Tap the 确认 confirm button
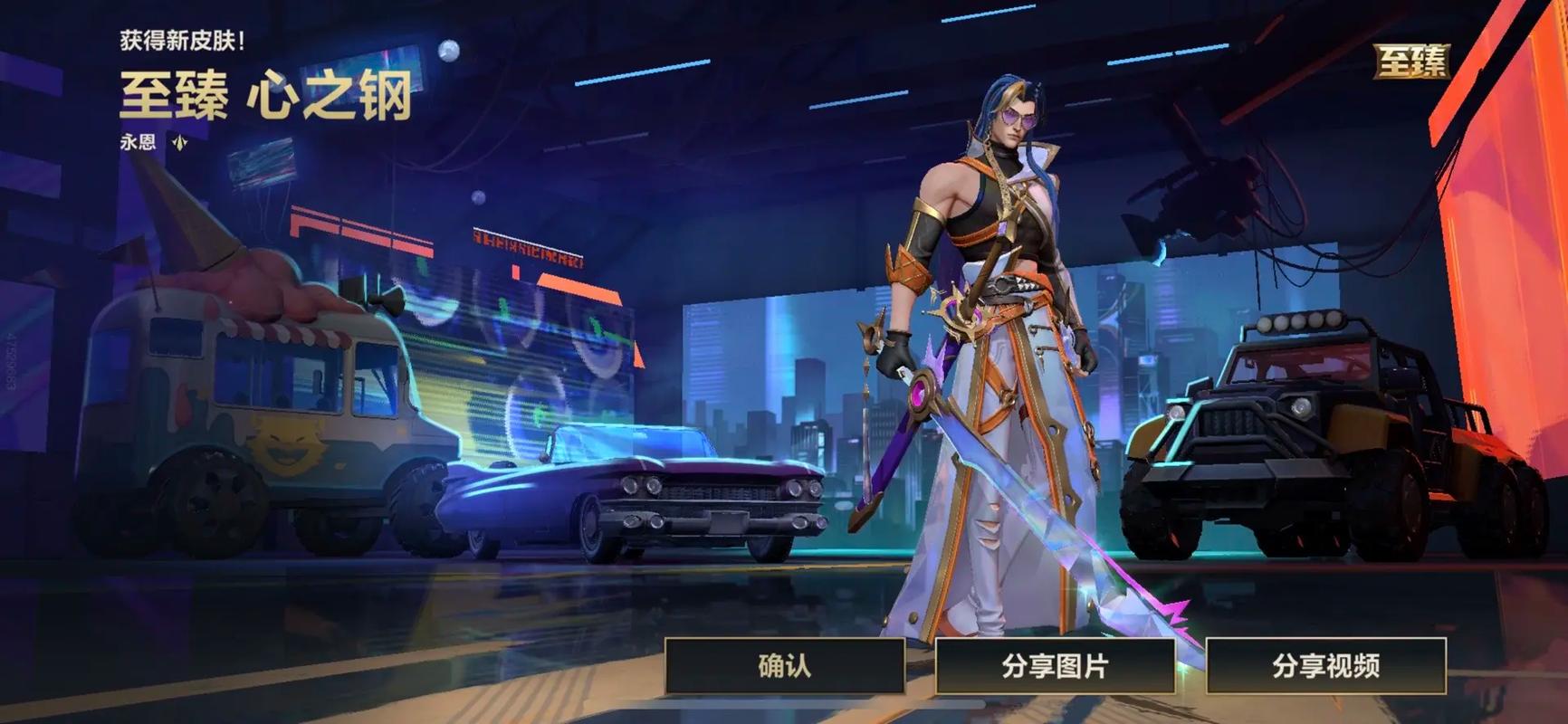This screenshot has width=1568, height=724. (786, 667)
